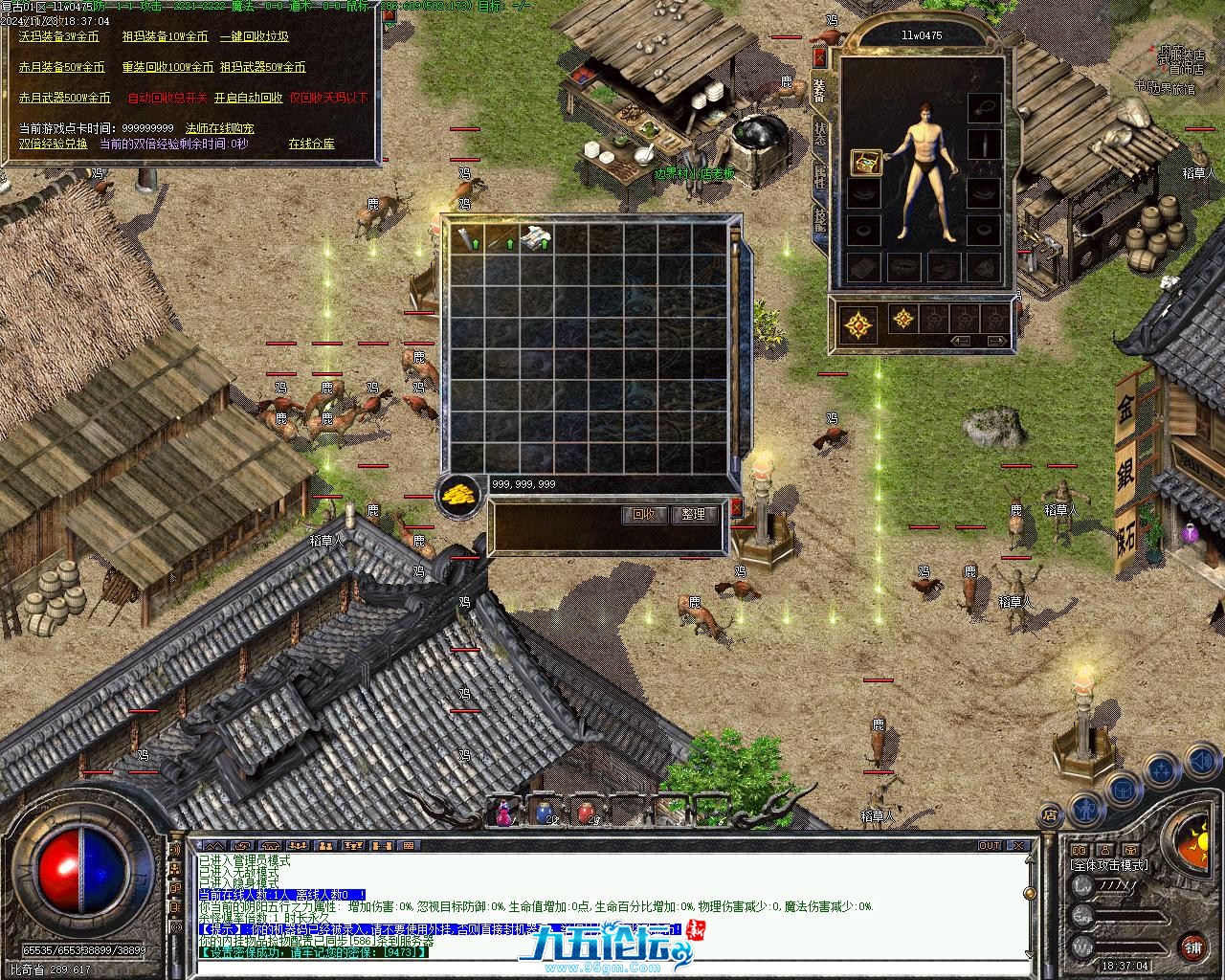Toggle sound with the speaker button

tap(1201, 762)
